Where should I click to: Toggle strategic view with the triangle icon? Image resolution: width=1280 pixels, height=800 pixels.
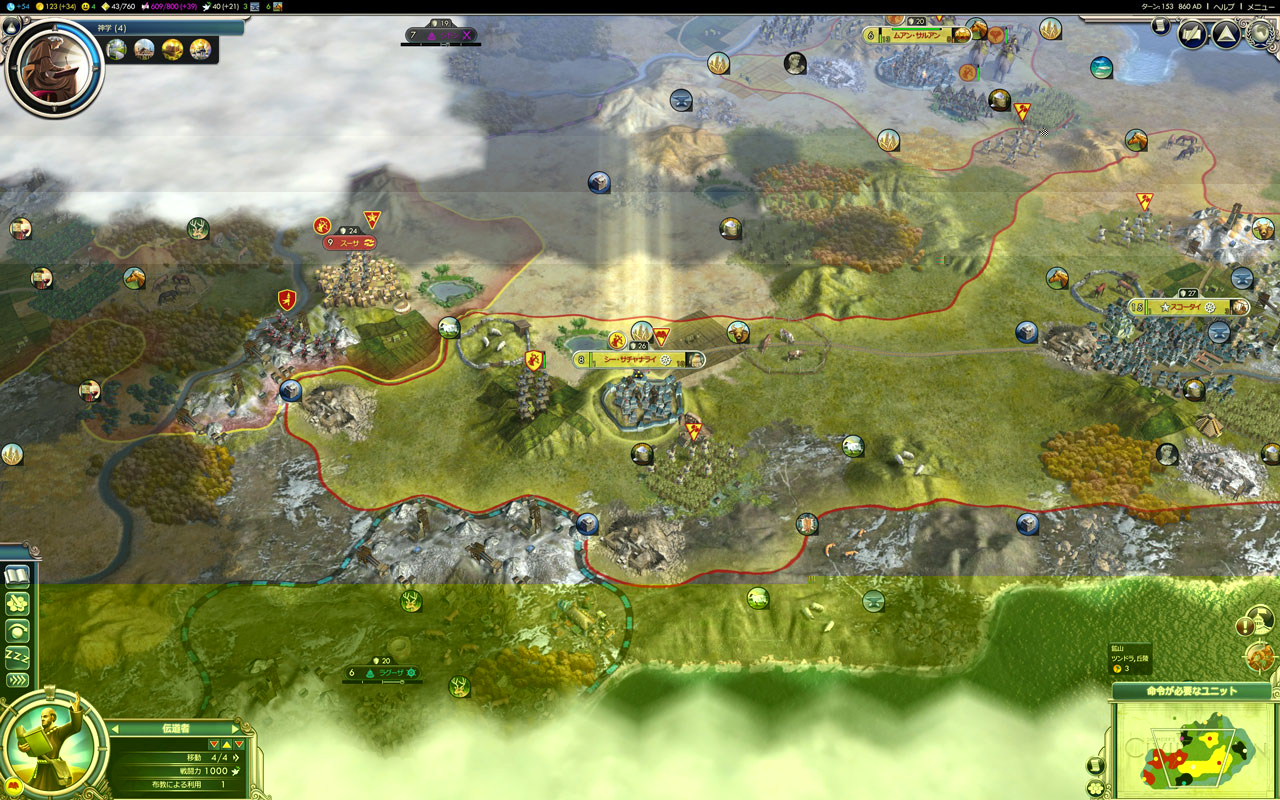point(1224,33)
